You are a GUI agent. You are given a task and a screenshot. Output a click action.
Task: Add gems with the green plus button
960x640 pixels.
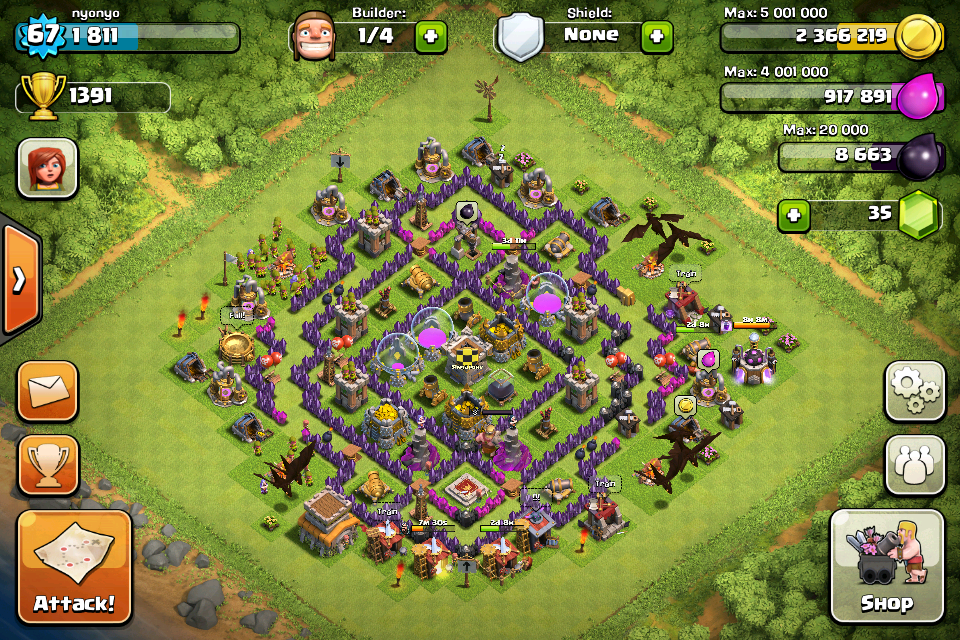[x=794, y=215]
